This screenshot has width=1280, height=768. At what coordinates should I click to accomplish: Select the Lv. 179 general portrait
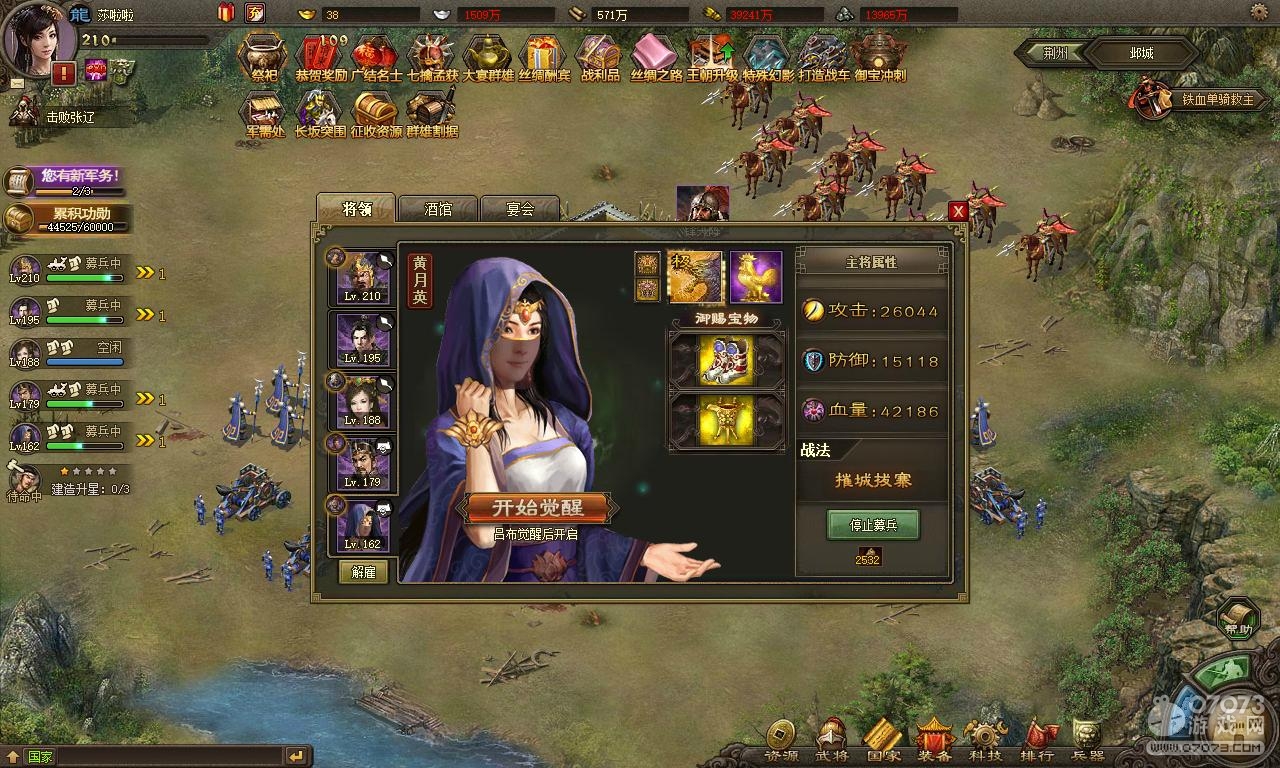click(362, 463)
